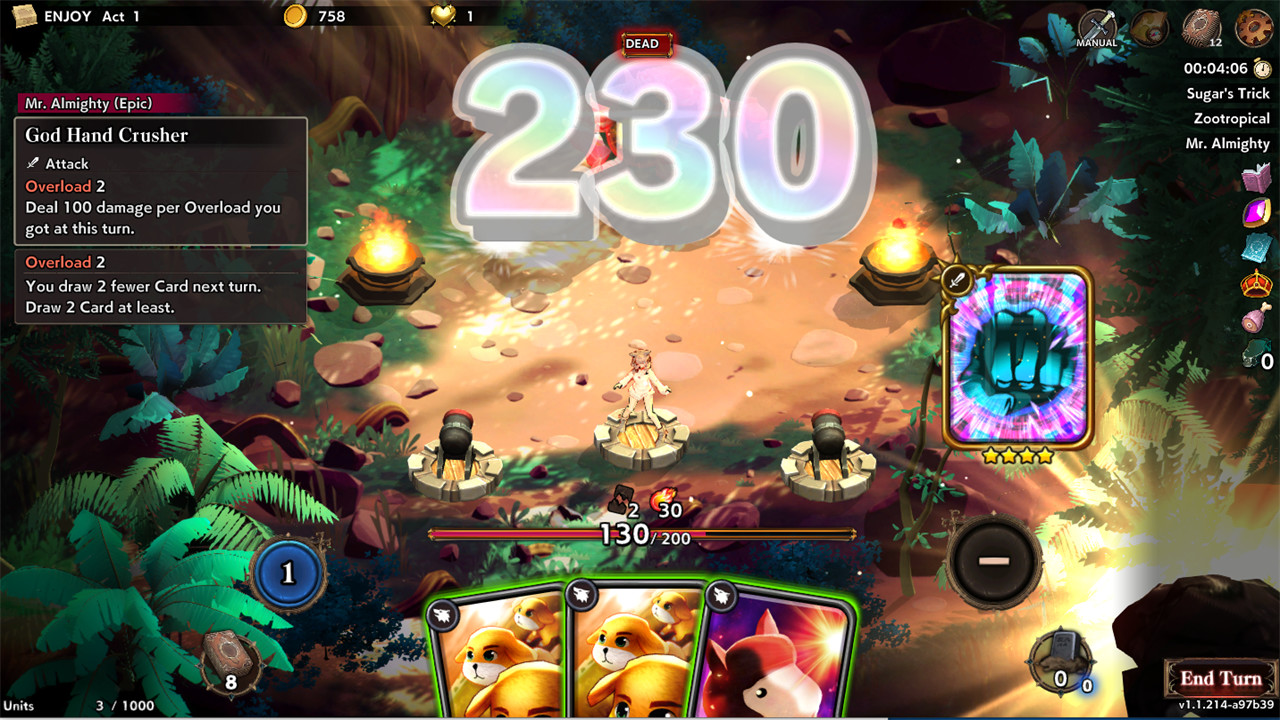Open the settings gear in the top-right corner
This screenshot has width=1280, height=720.
1253,28
